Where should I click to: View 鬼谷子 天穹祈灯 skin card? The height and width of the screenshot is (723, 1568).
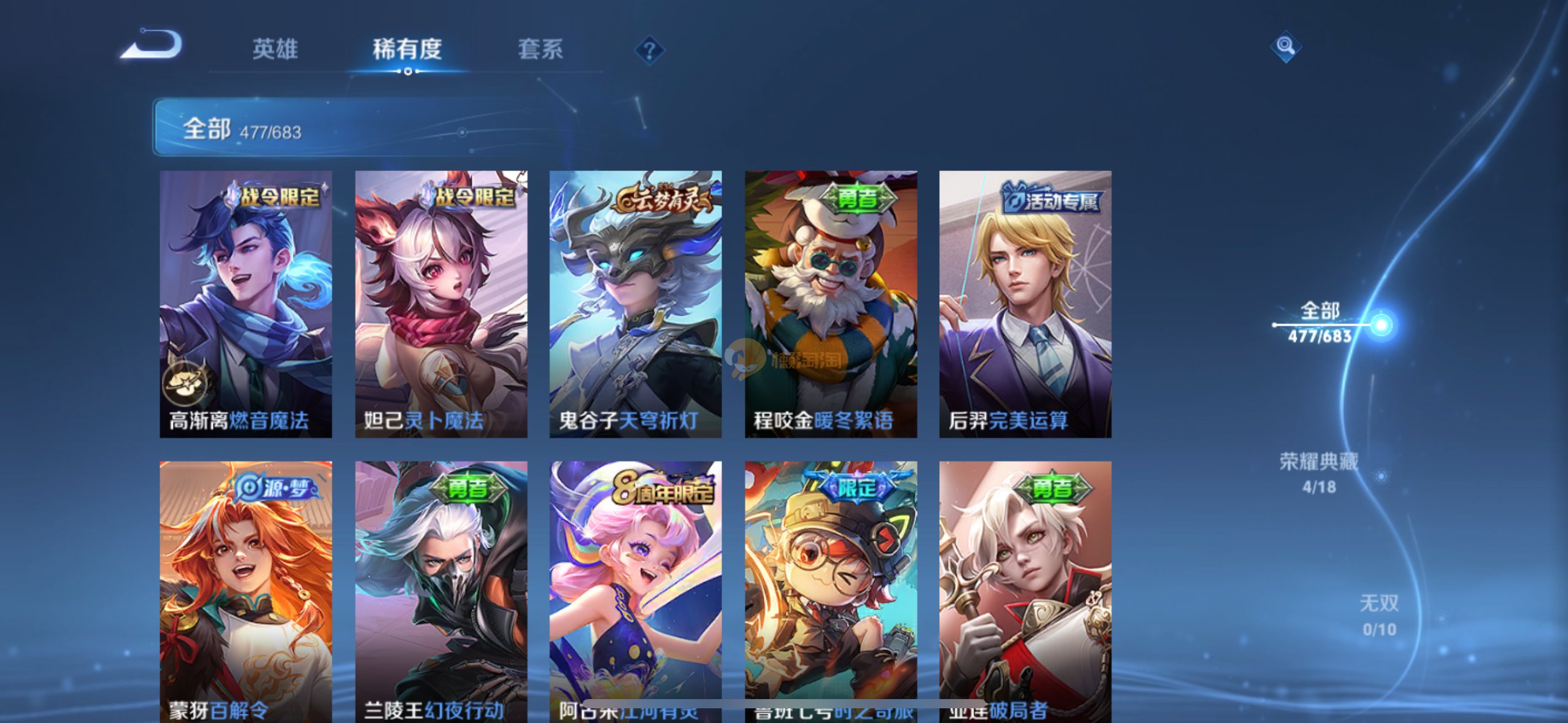pyautogui.click(x=635, y=304)
